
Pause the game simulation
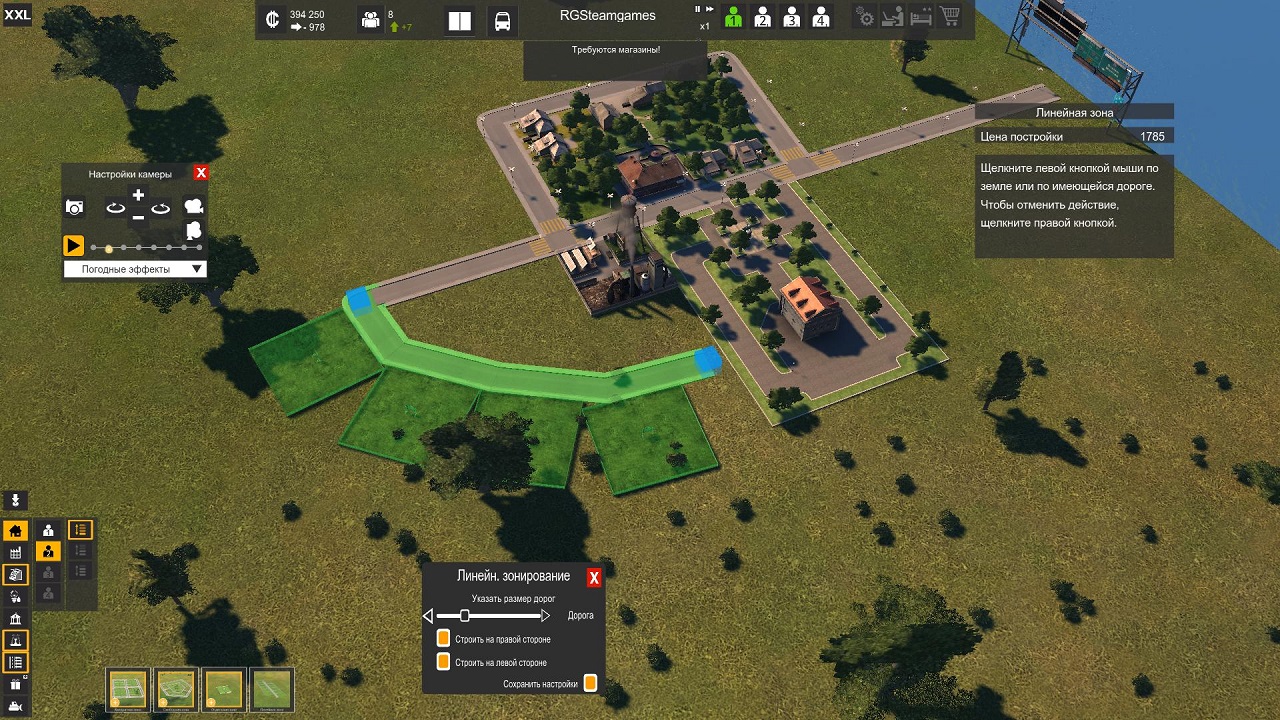(x=698, y=9)
